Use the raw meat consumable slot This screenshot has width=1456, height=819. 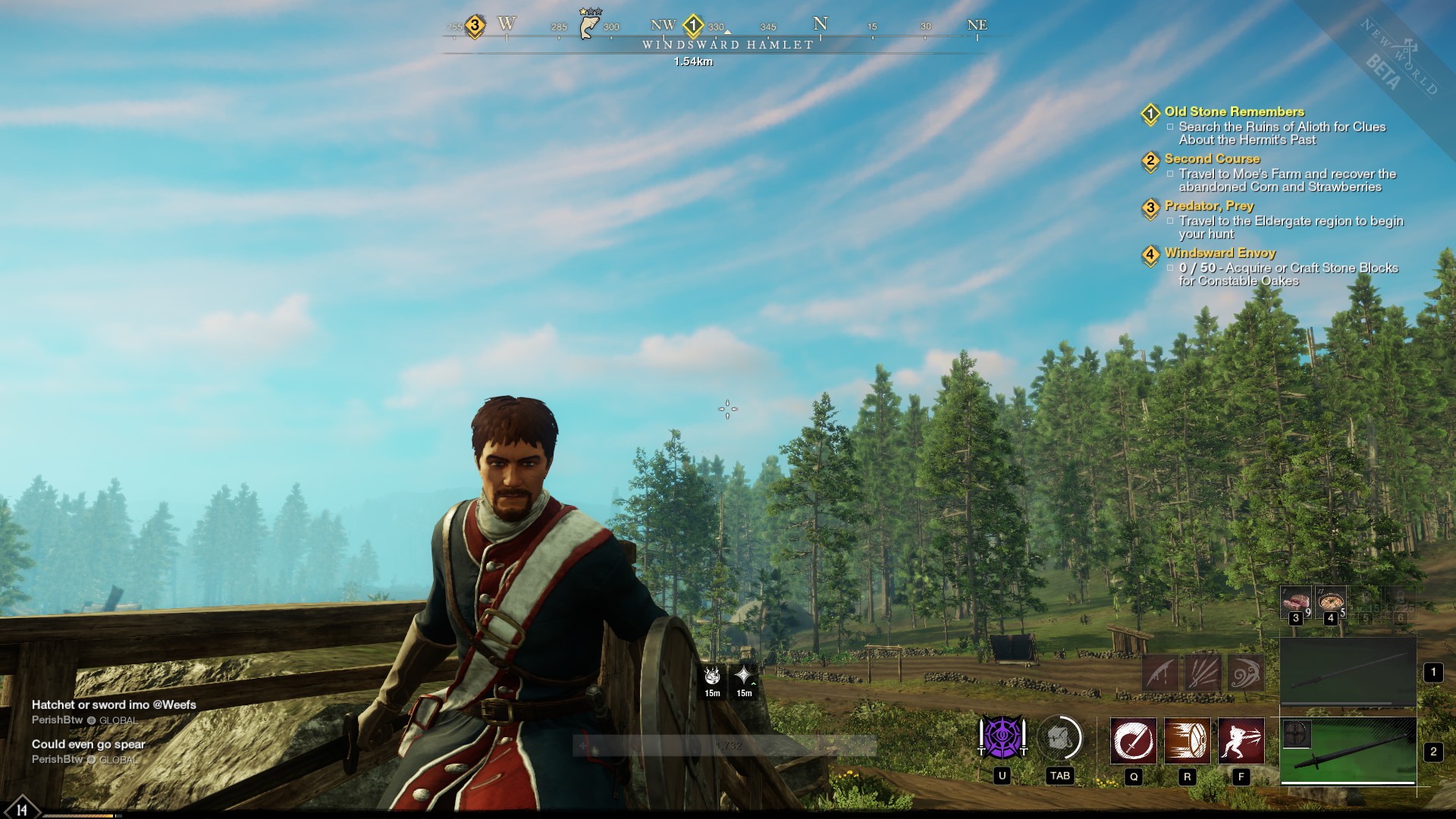click(x=1295, y=601)
